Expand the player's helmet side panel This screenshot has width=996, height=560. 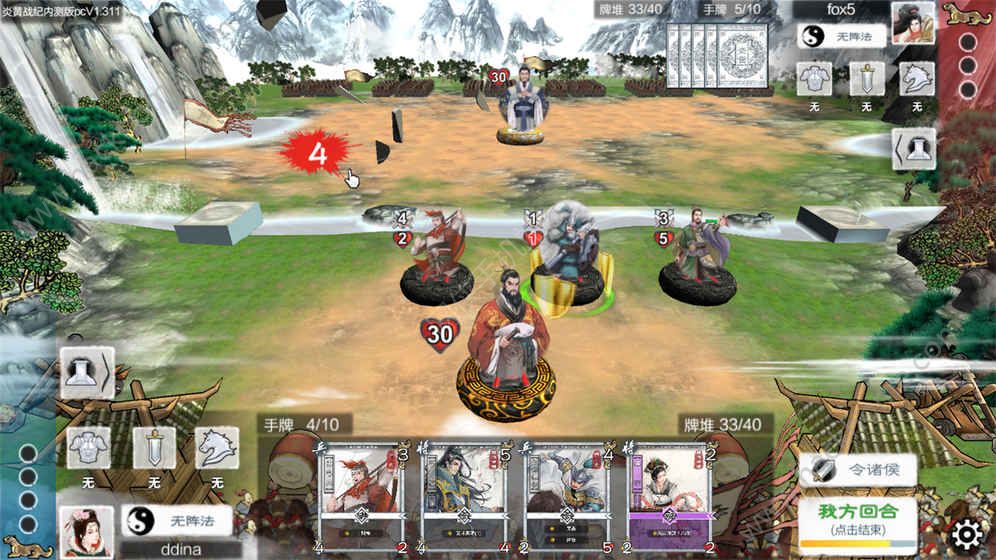[x=82, y=374]
